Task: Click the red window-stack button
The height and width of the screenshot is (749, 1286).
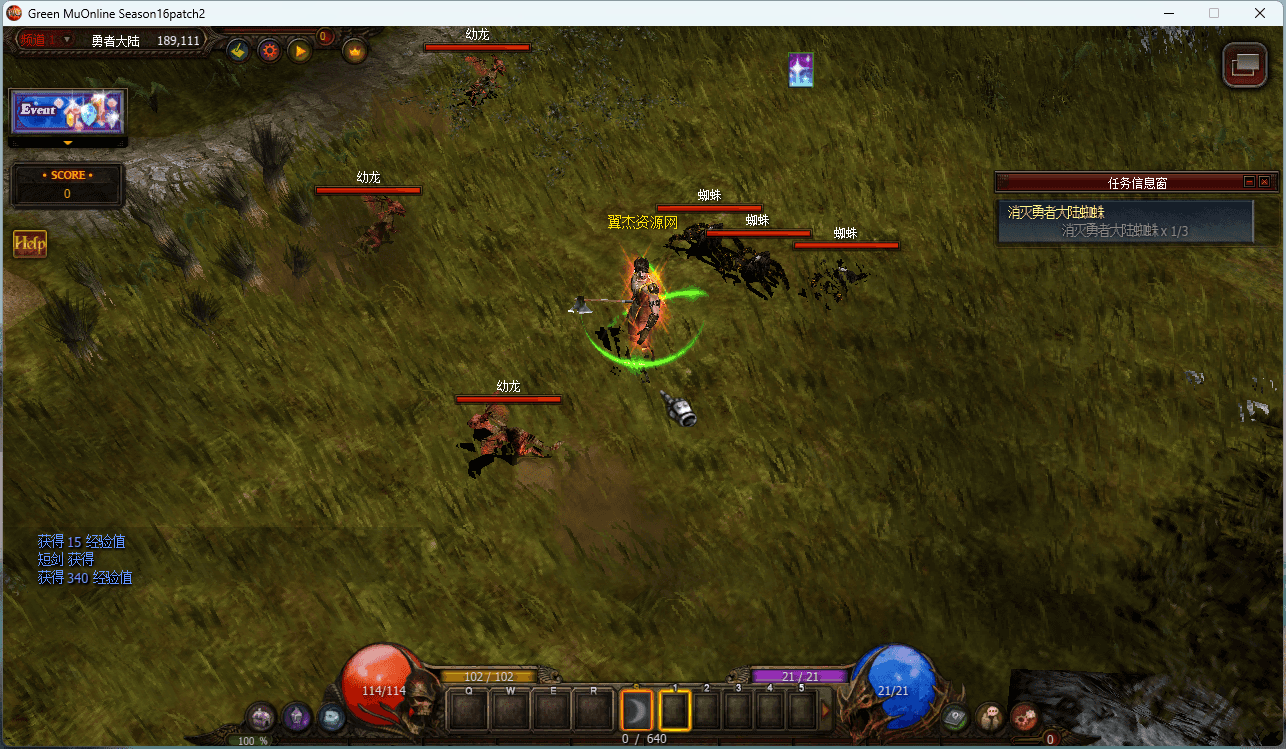Action: click(1244, 66)
